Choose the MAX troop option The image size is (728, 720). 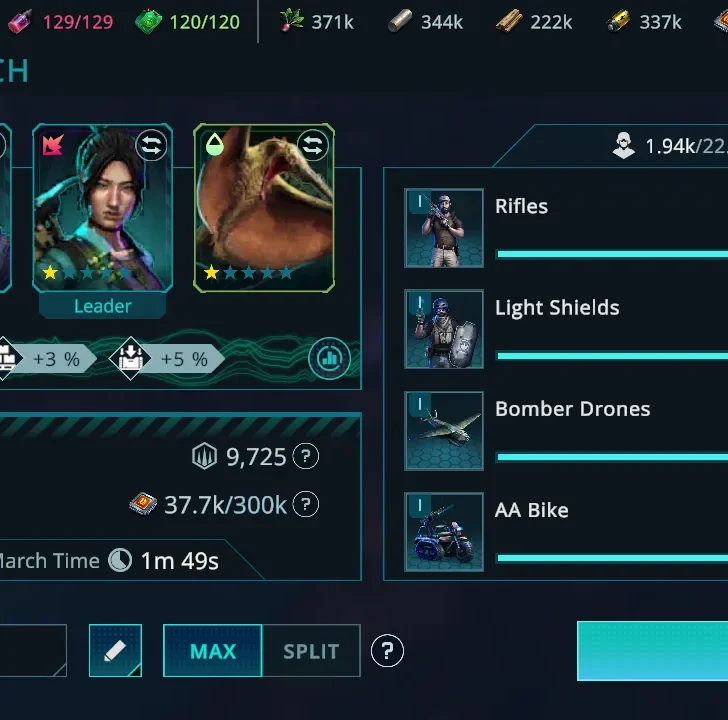(213, 651)
